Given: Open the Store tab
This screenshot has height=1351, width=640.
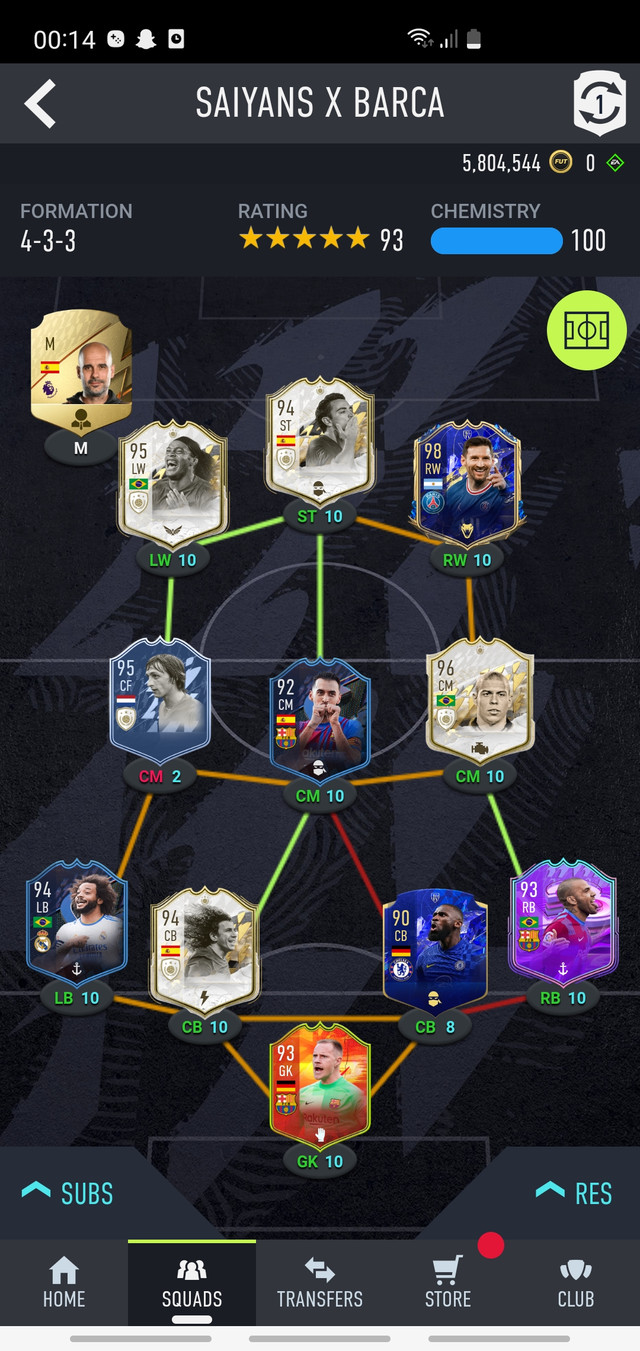Looking at the screenshot, I should (448, 1283).
